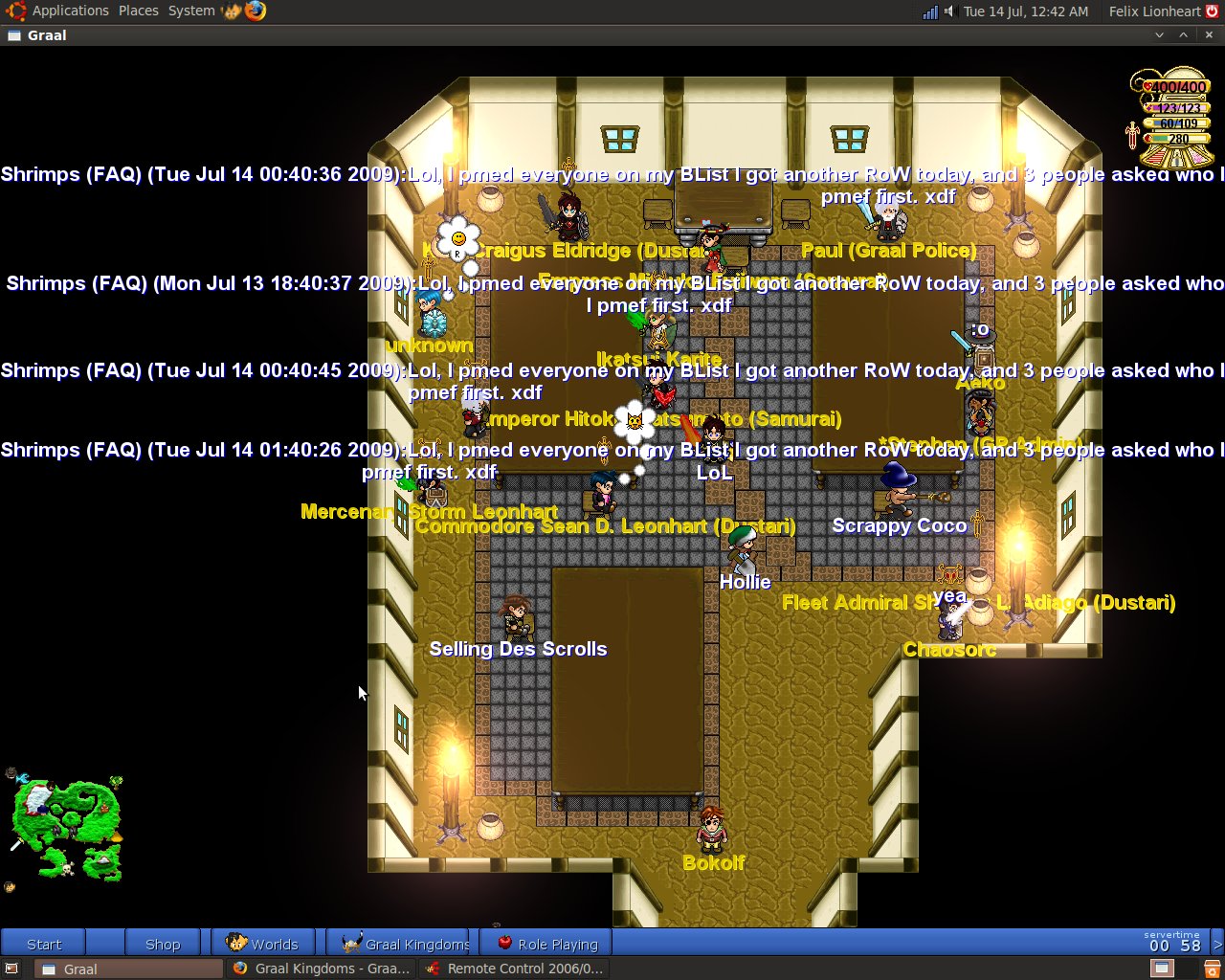1225x980 pixels.
Task: Switch to the Graal Kingdoms Firefox window
Action: 323,969
